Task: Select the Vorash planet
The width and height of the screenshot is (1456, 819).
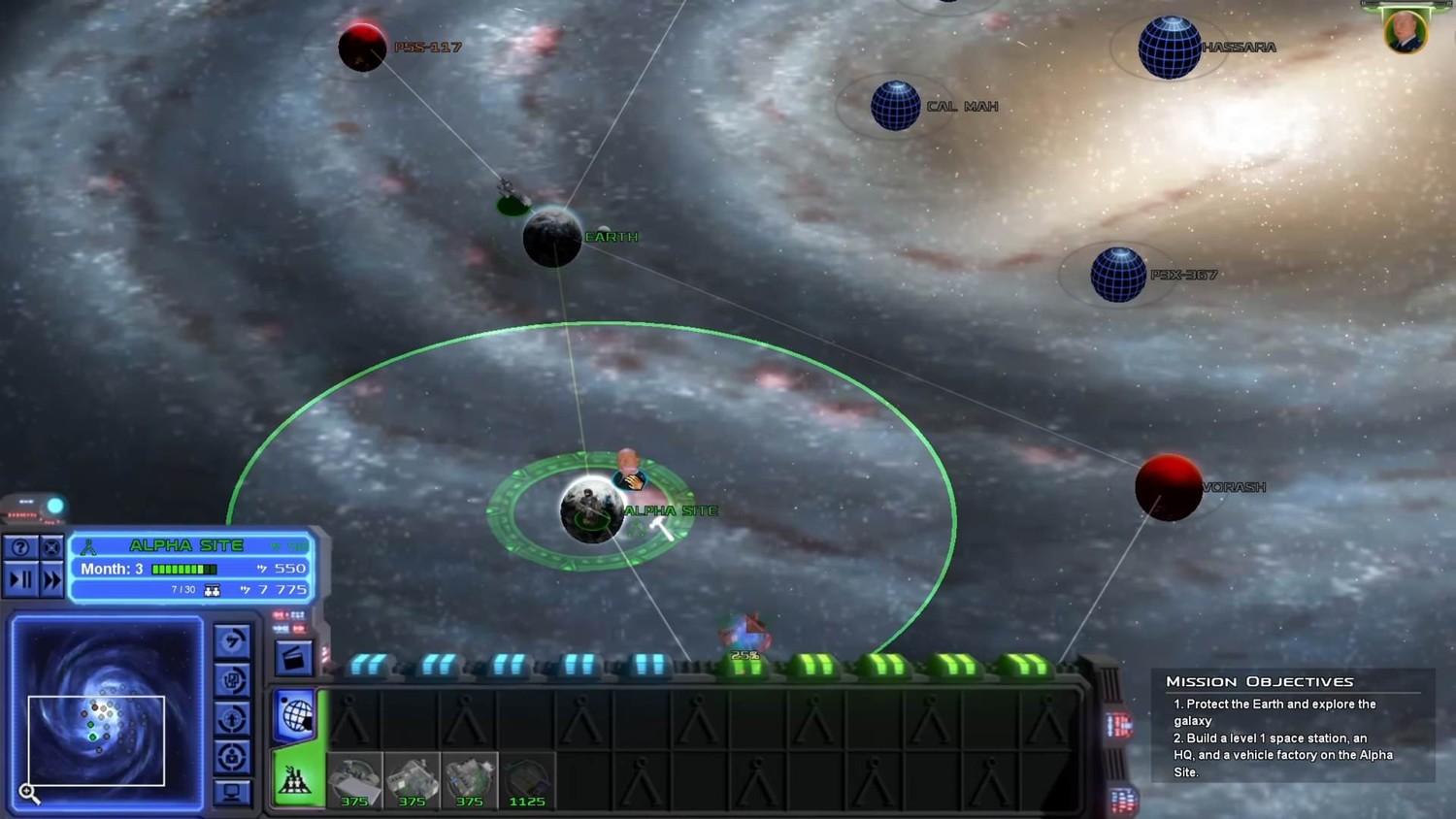Action: [x=1168, y=487]
